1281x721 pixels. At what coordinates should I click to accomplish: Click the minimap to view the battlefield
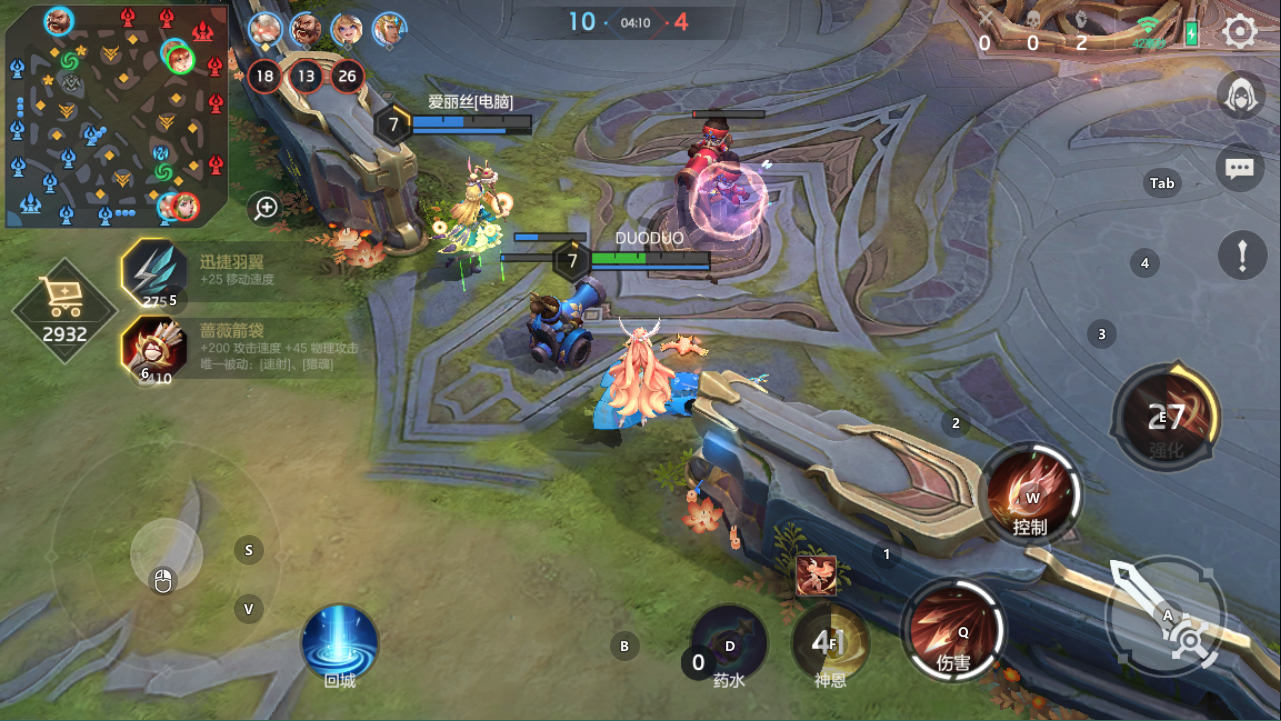[x=115, y=115]
